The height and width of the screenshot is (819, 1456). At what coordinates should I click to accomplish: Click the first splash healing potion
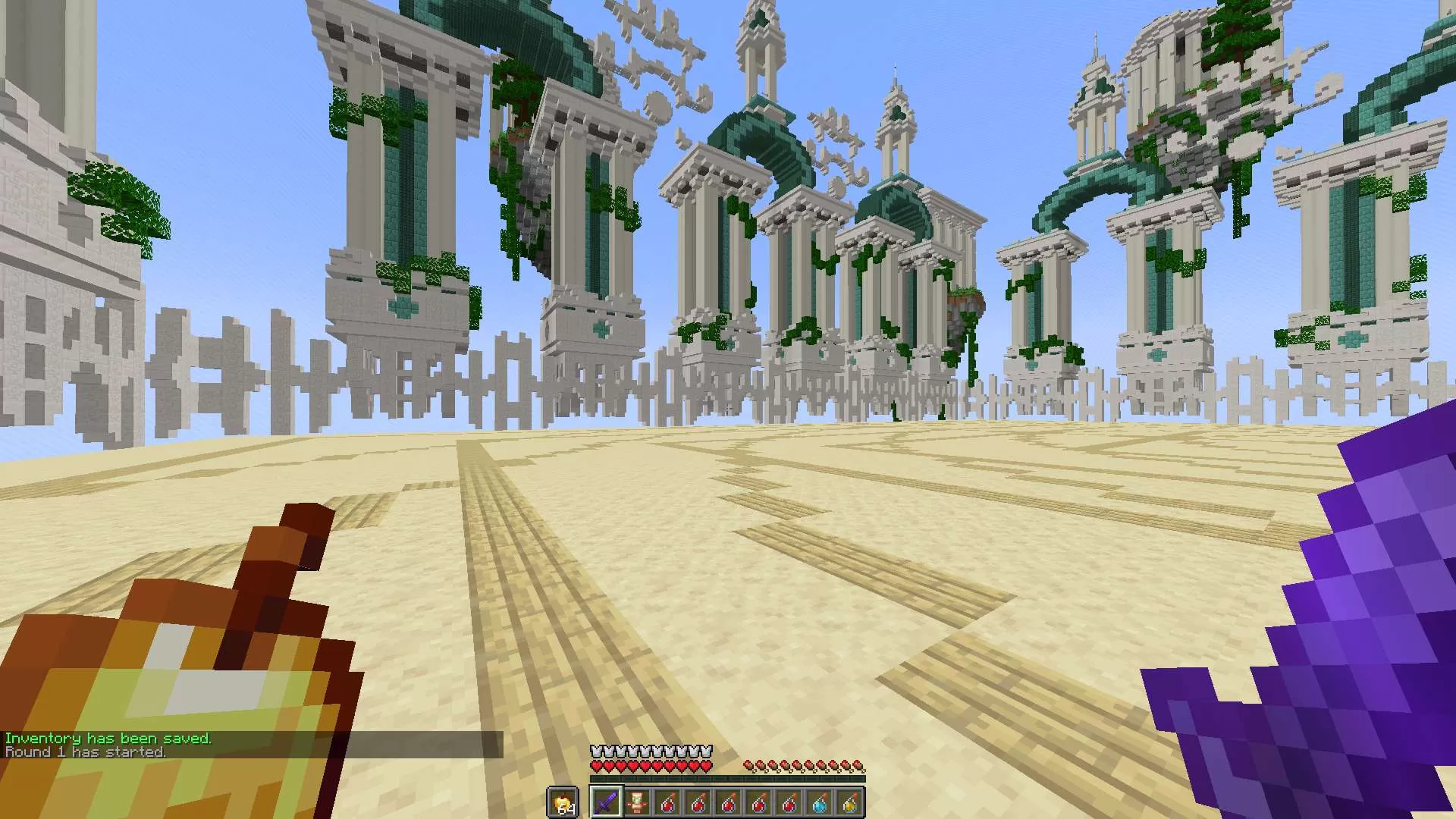(x=667, y=802)
